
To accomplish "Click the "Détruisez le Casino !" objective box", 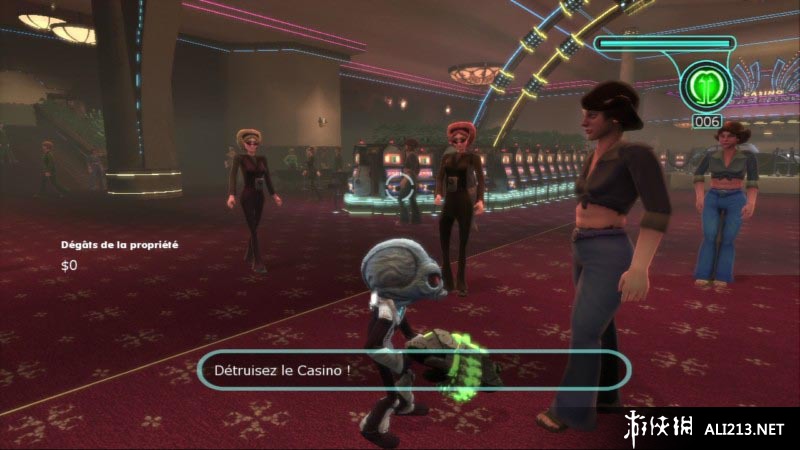I will 414,370.
